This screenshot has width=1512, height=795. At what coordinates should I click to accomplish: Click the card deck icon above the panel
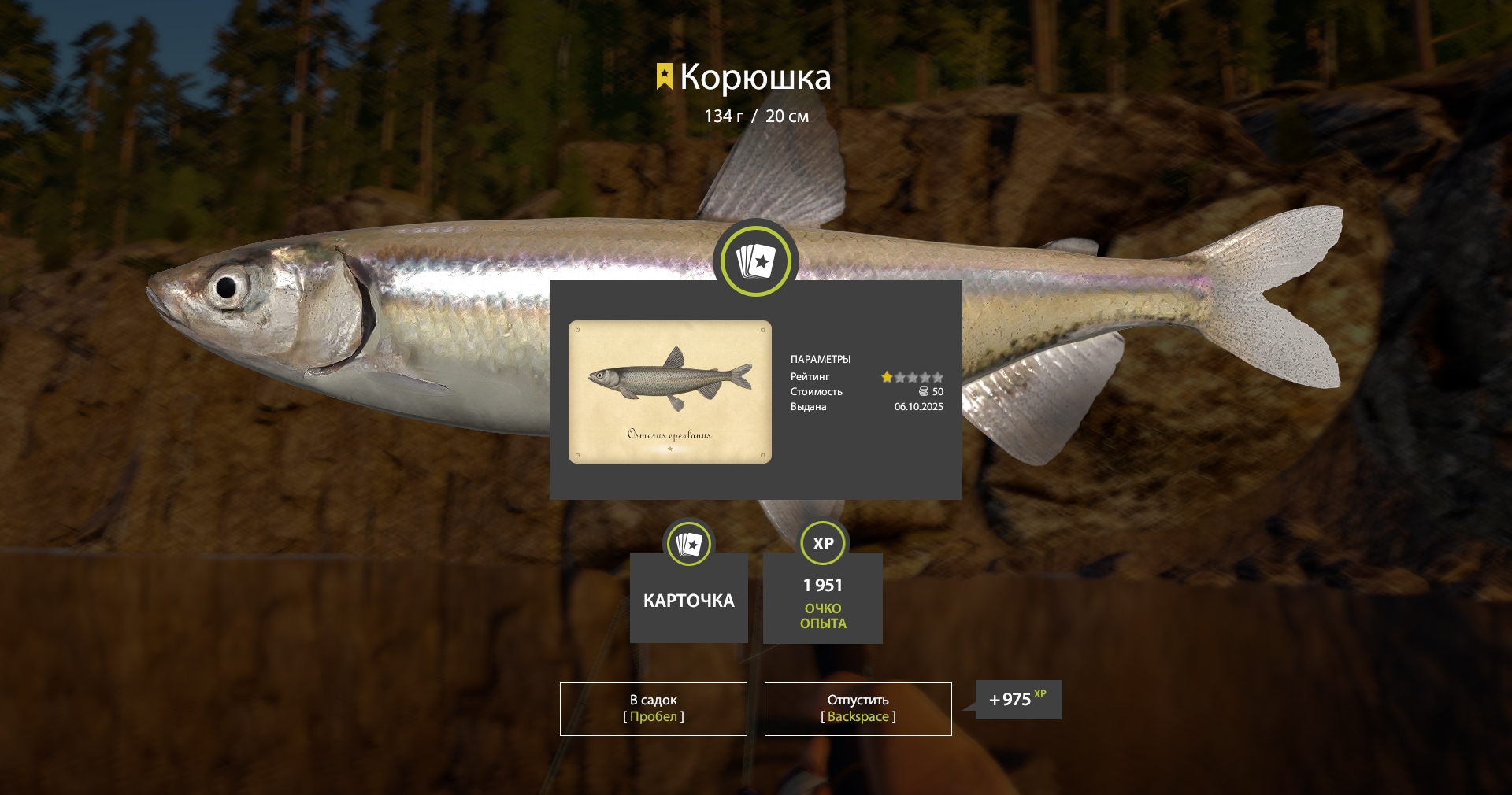click(x=755, y=261)
